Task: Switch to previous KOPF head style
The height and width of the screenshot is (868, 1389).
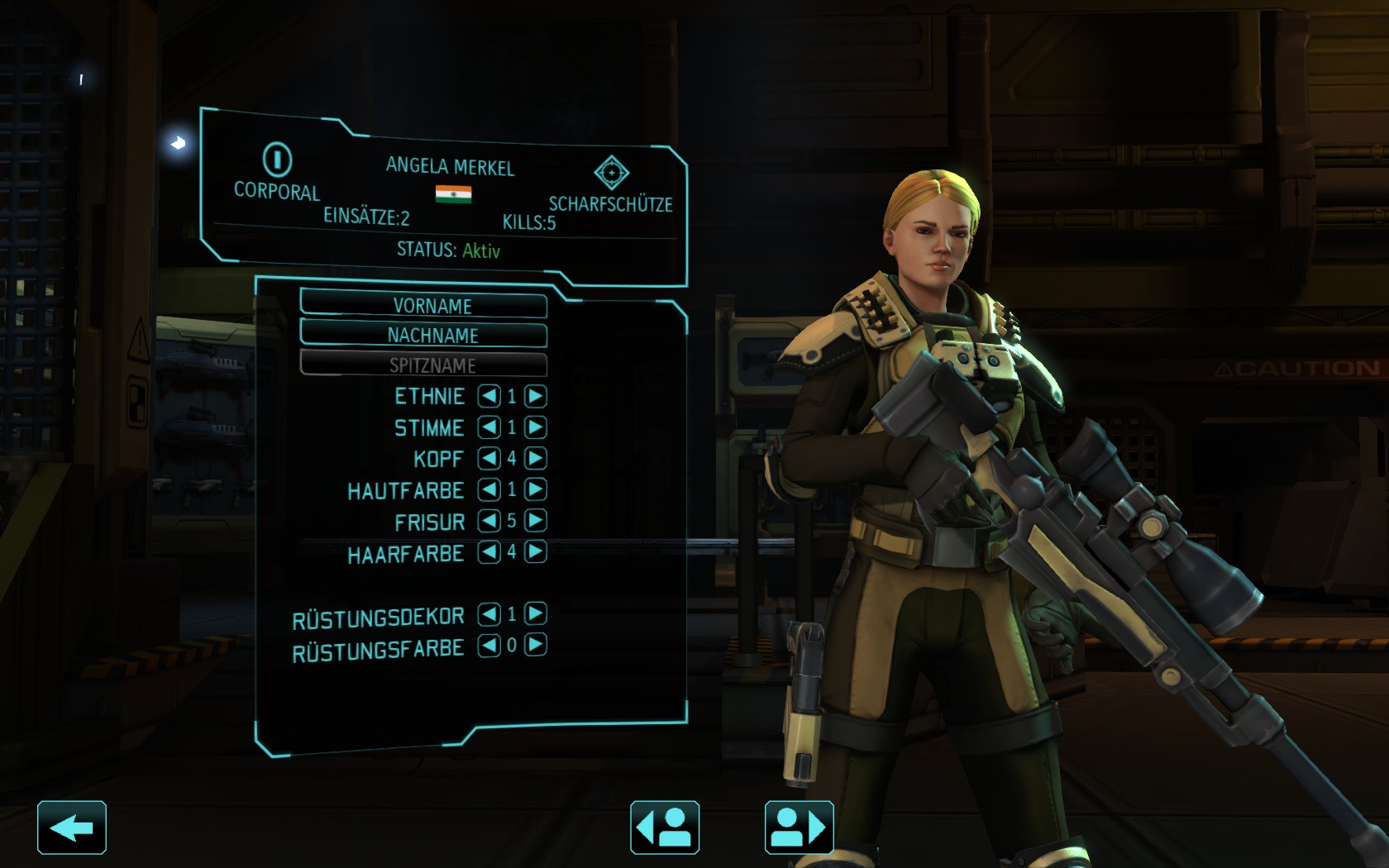Action: click(x=489, y=458)
